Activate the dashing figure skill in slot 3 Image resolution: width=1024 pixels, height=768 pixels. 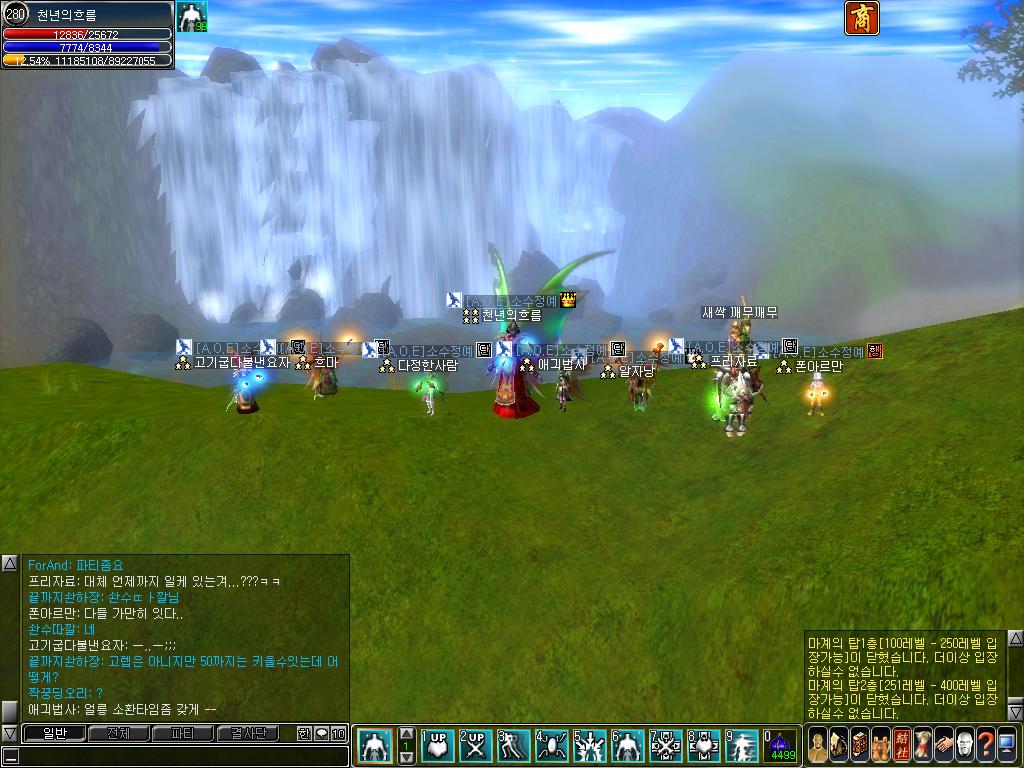[513, 746]
